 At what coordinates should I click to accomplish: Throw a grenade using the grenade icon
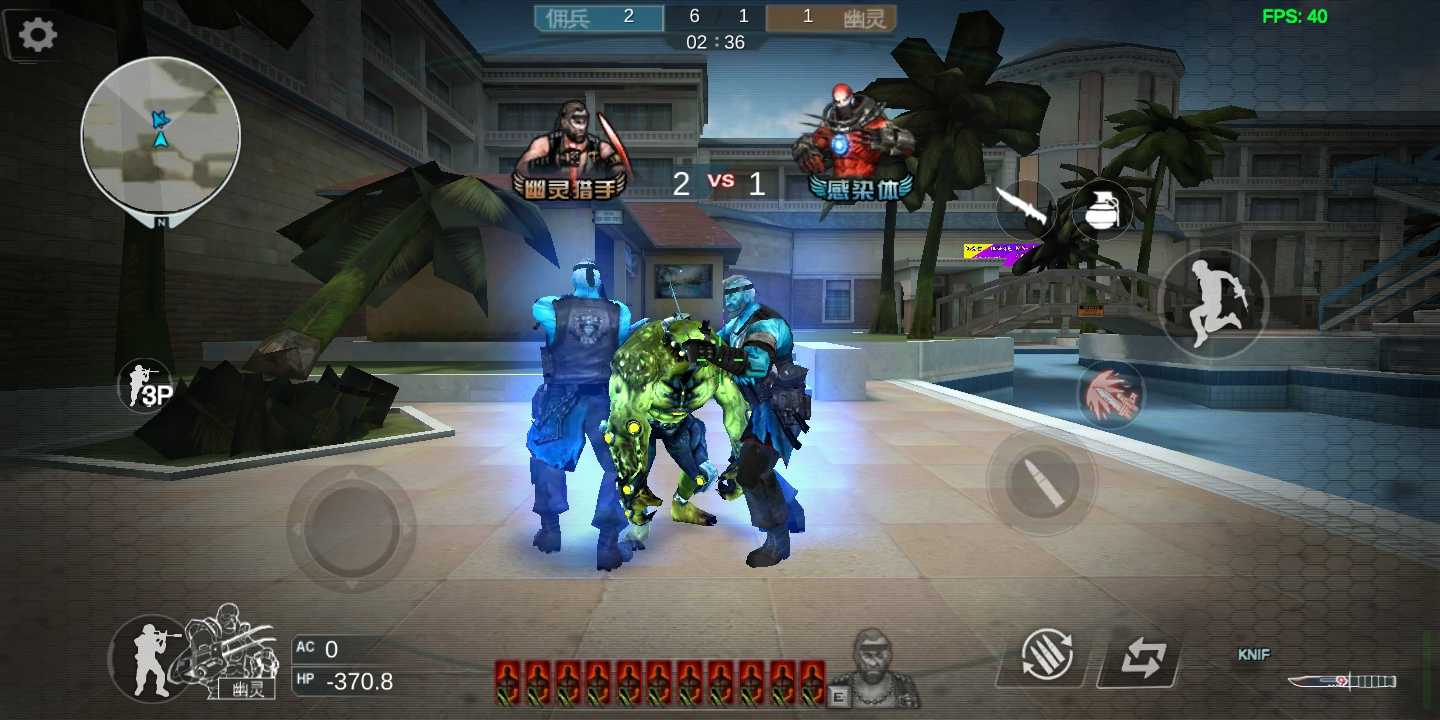1102,210
